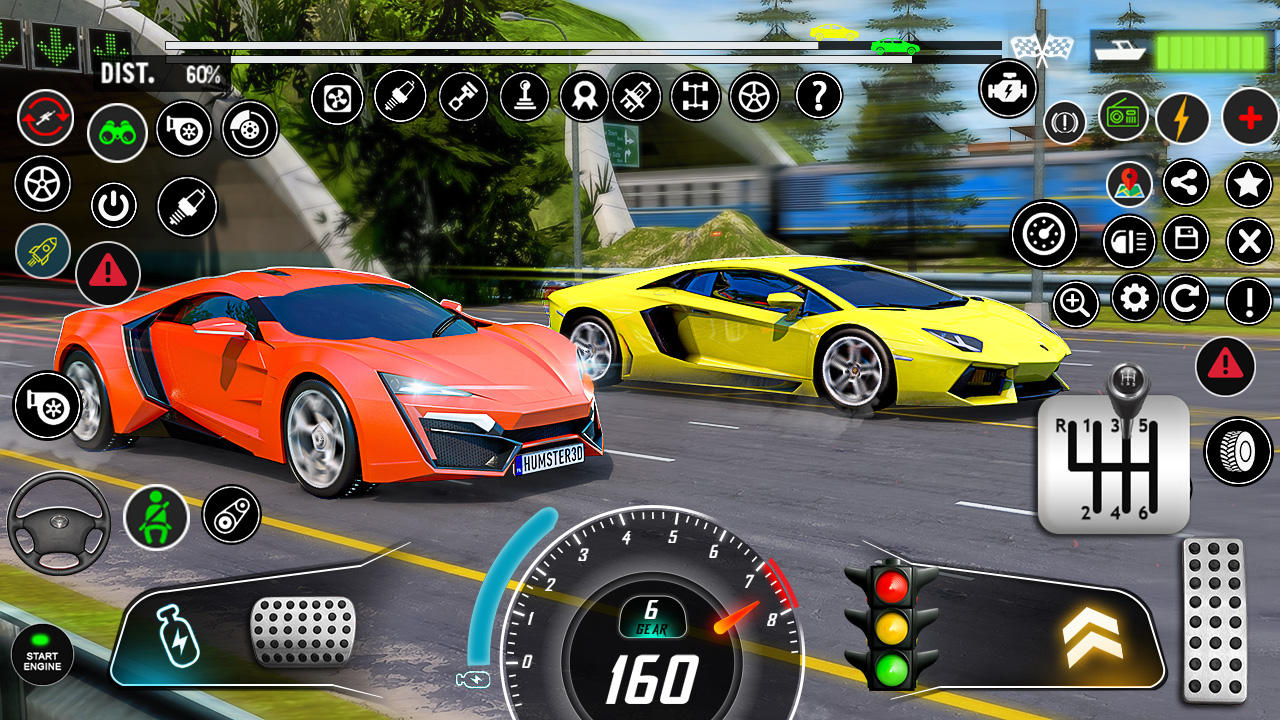Image resolution: width=1280 pixels, height=720 pixels.
Task: Save using the floppy disk icon
Action: [1186, 239]
